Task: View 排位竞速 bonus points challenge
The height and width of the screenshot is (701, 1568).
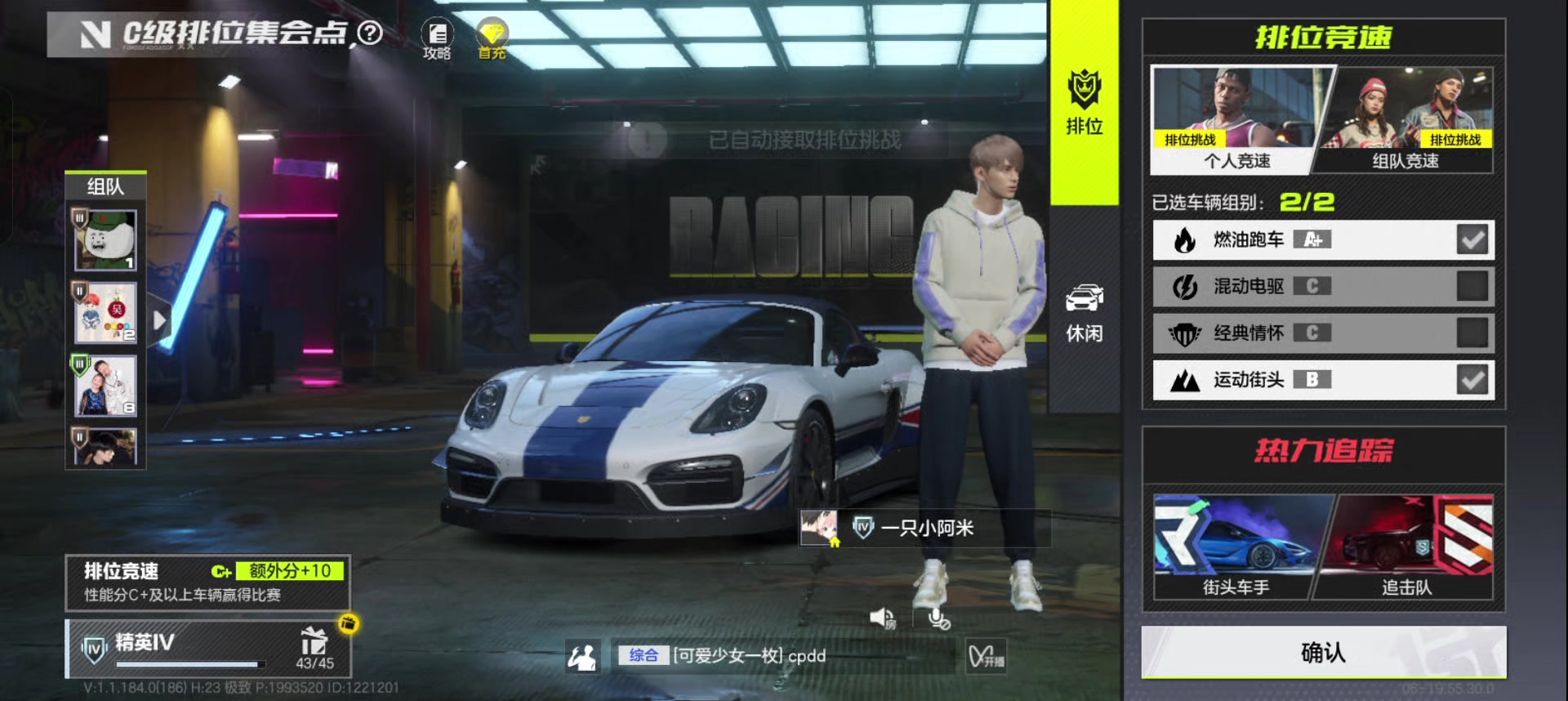Action: 207,583
